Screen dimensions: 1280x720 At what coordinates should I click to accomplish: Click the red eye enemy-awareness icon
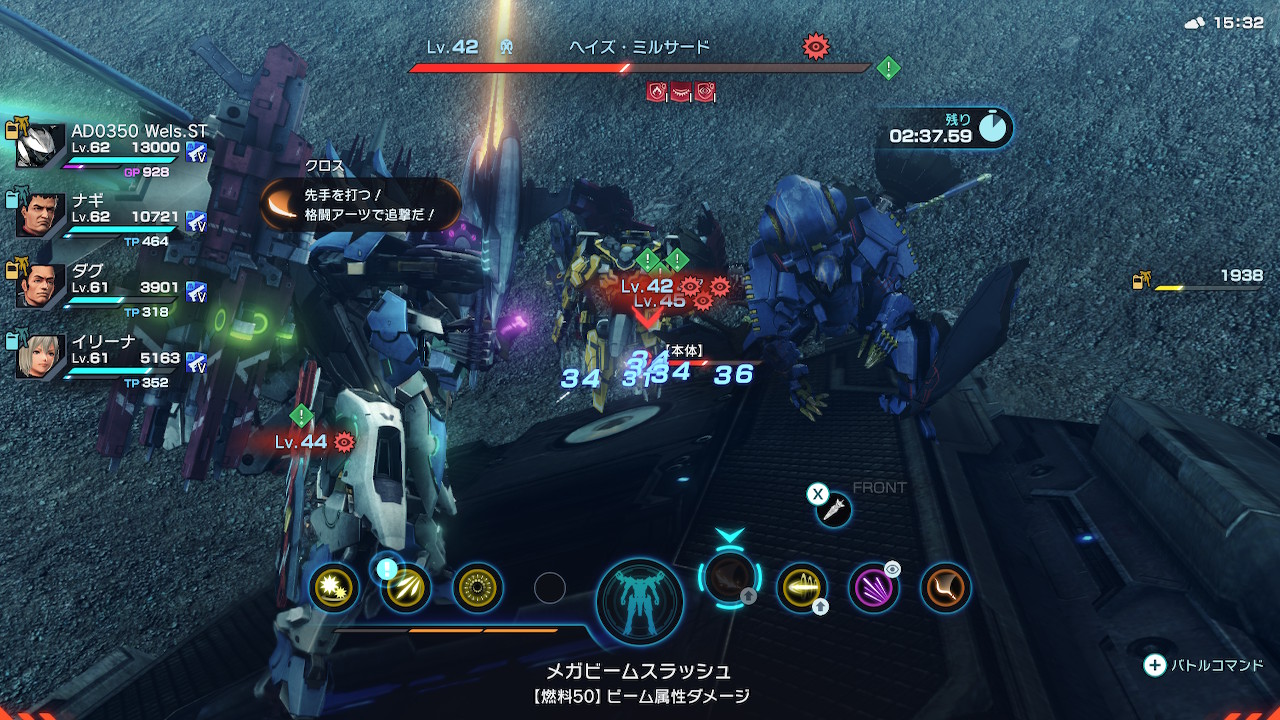(x=817, y=45)
